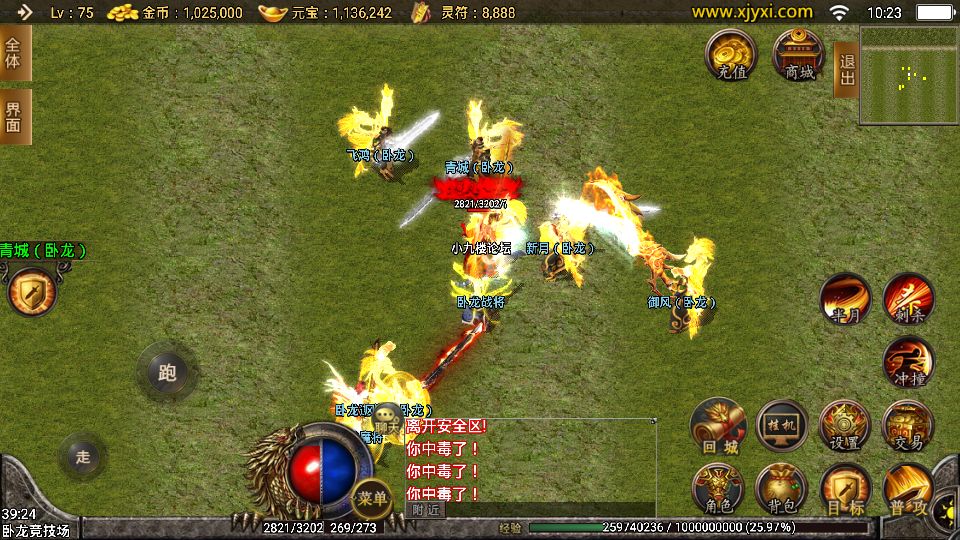Open the 设置 settings
Viewport: 960px width, 540px height.
845,426
